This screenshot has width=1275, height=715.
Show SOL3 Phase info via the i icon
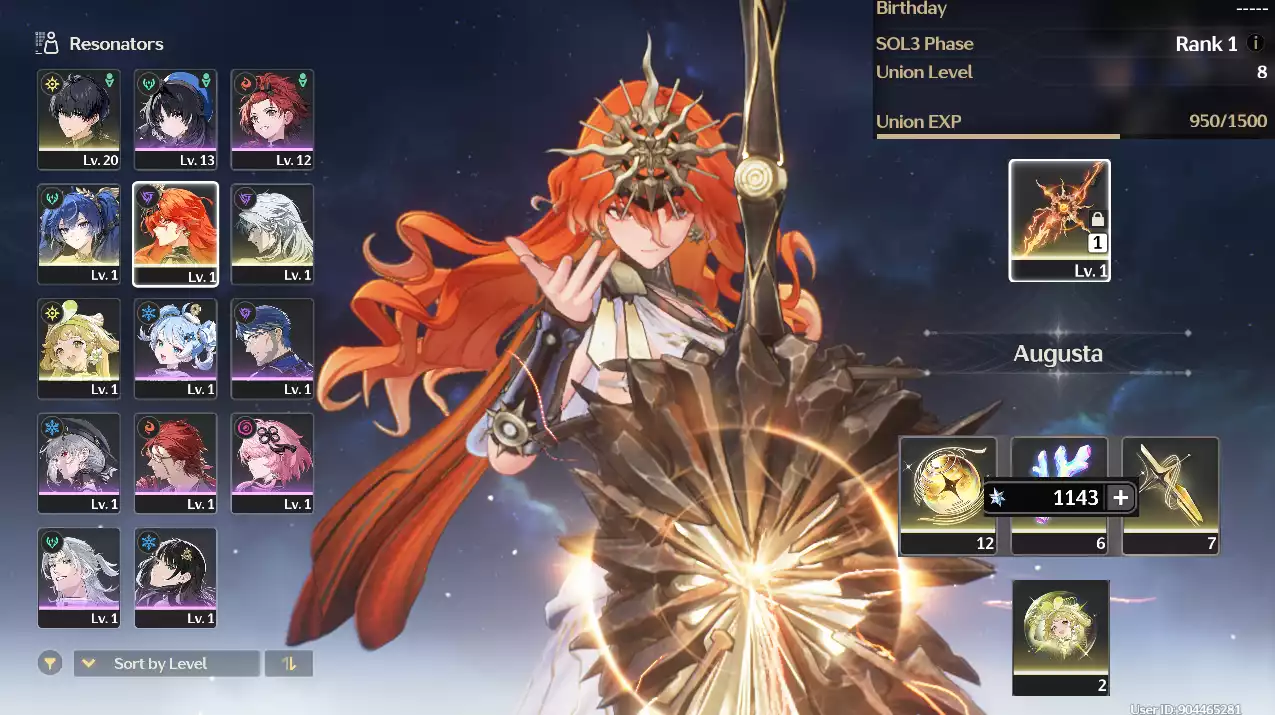[1257, 44]
